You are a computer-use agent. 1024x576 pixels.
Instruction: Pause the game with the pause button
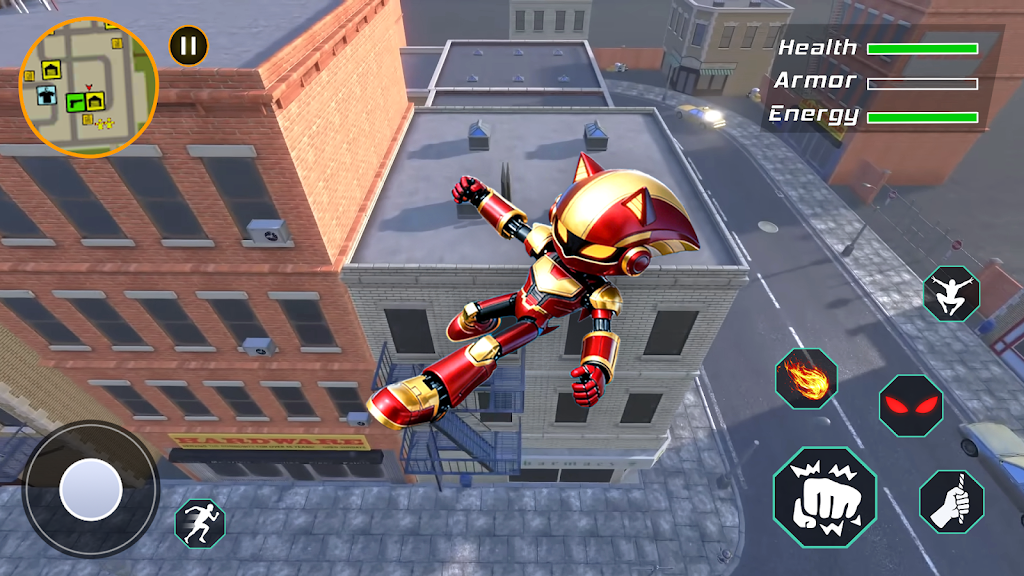click(x=188, y=44)
